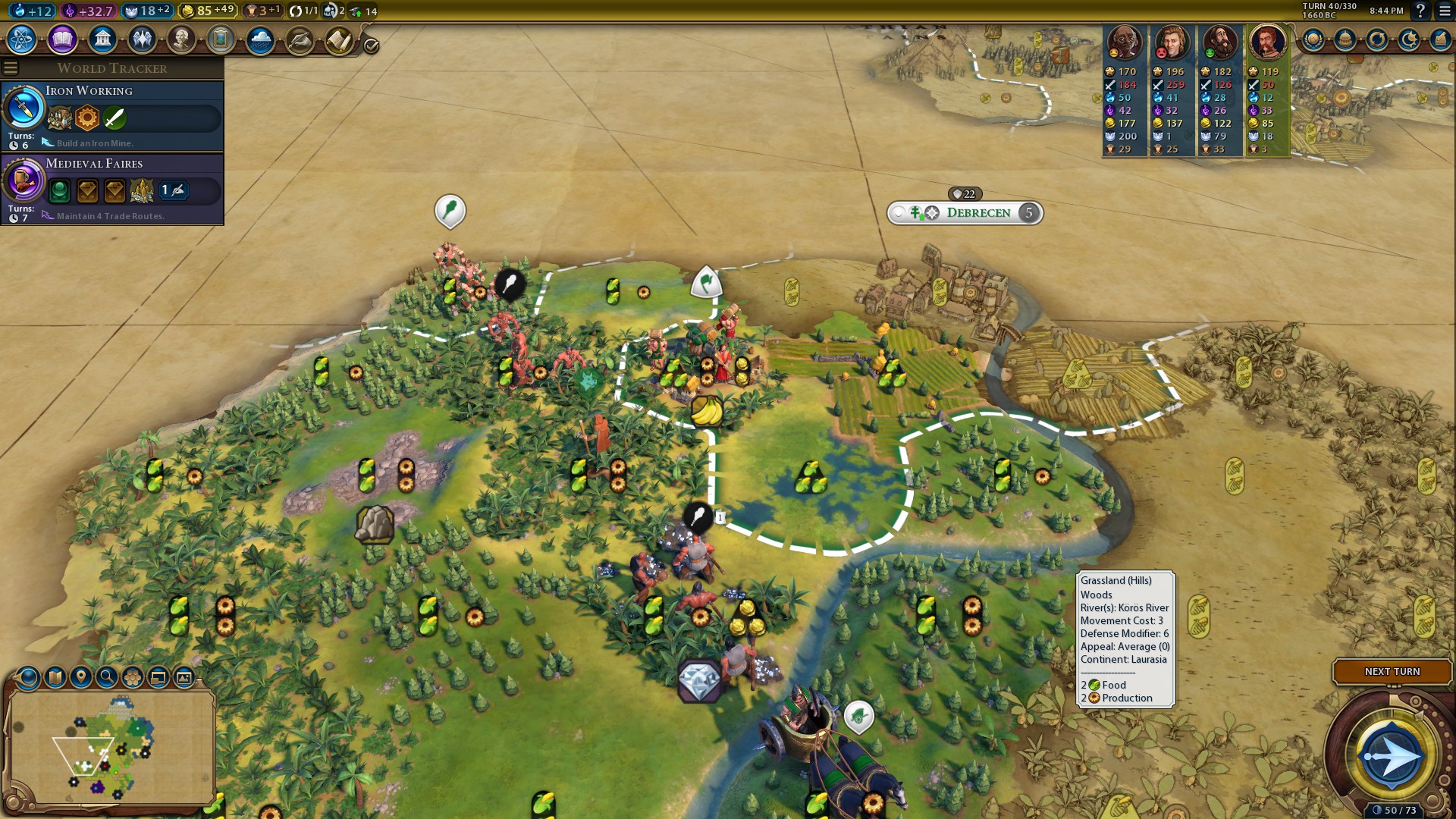The width and height of the screenshot is (1456, 819).
Task: Open the Civilopedia question mark help
Action: [1420, 11]
